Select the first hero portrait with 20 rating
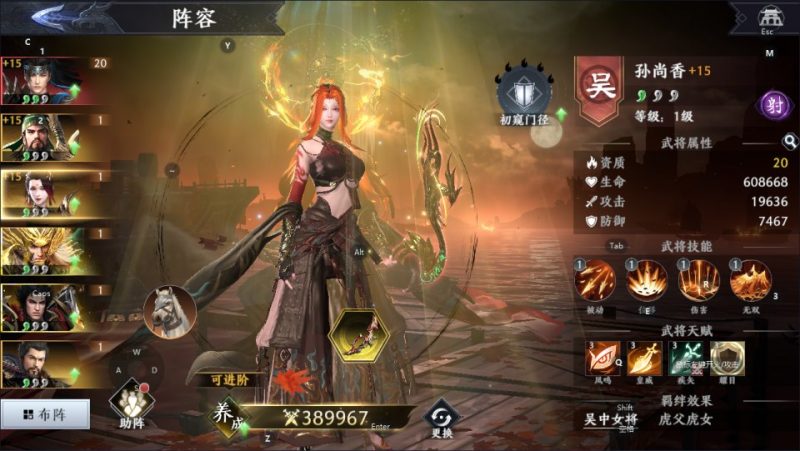This screenshot has width=800, height=451. click(x=42, y=82)
